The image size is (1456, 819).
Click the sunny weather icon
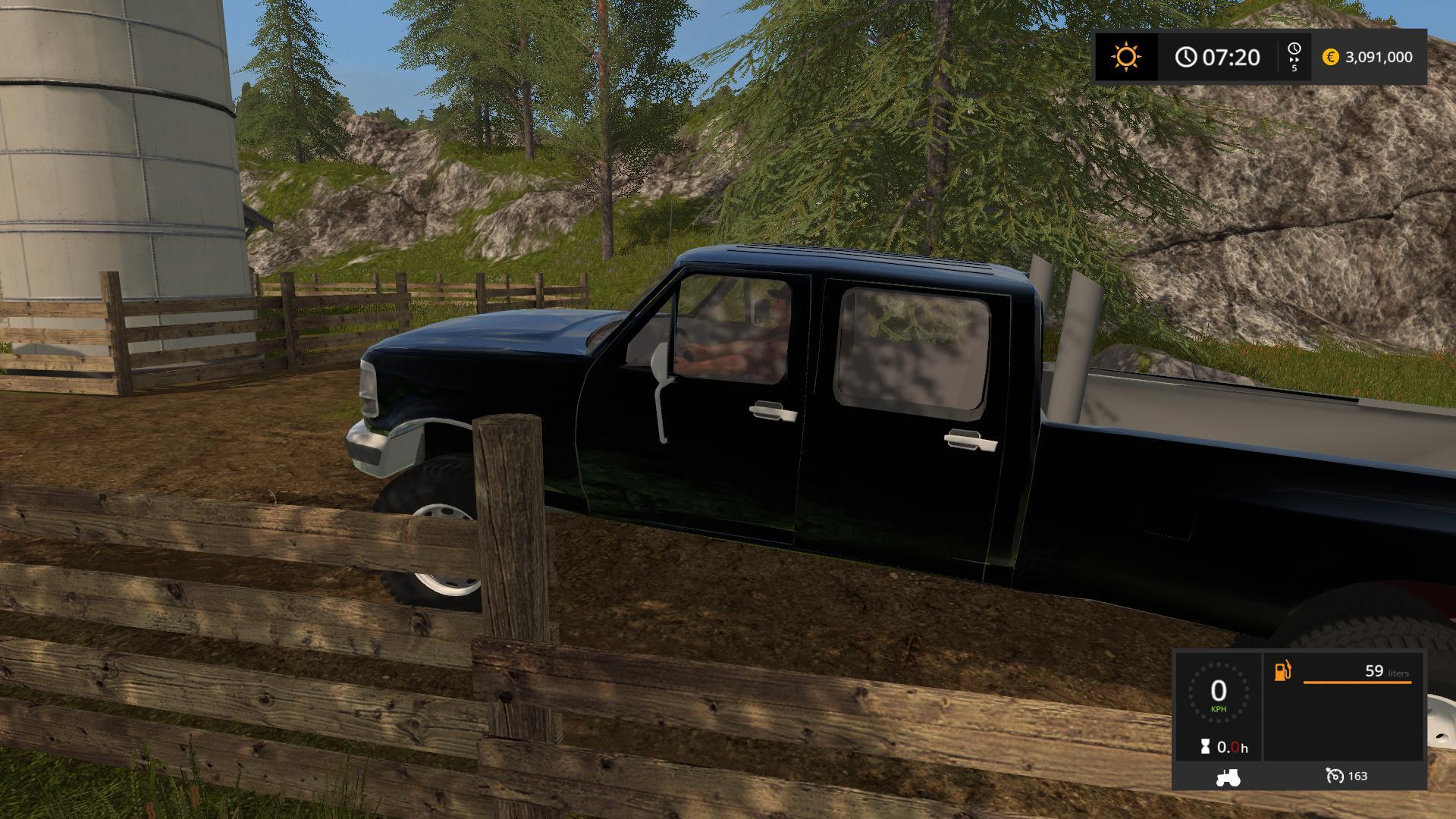[x=1126, y=57]
